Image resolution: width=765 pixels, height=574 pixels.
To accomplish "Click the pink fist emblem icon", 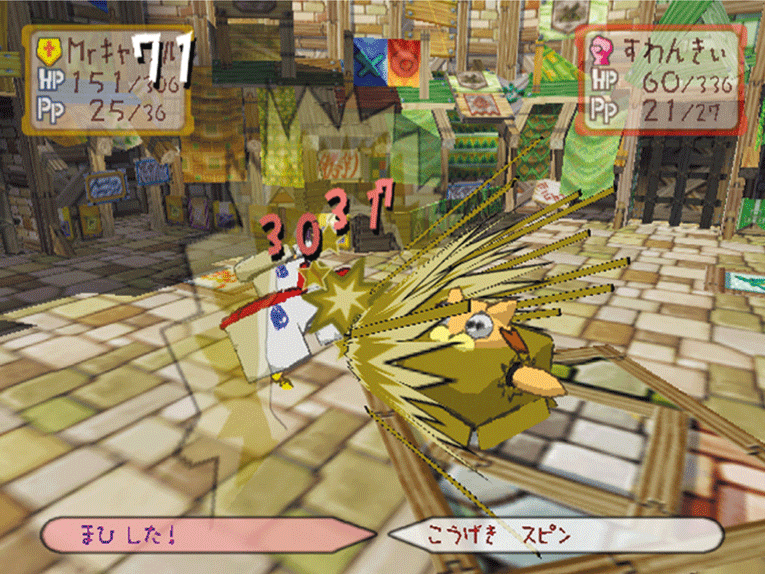I will (602, 47).
